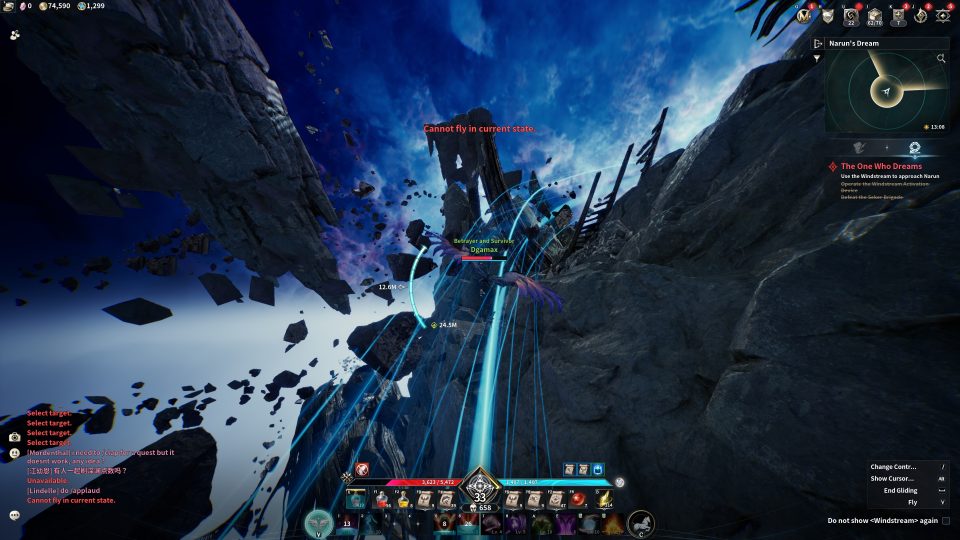The image size is (960, 540).
Task: Use the yellow potion quick slot
Action: pos(404,498)
